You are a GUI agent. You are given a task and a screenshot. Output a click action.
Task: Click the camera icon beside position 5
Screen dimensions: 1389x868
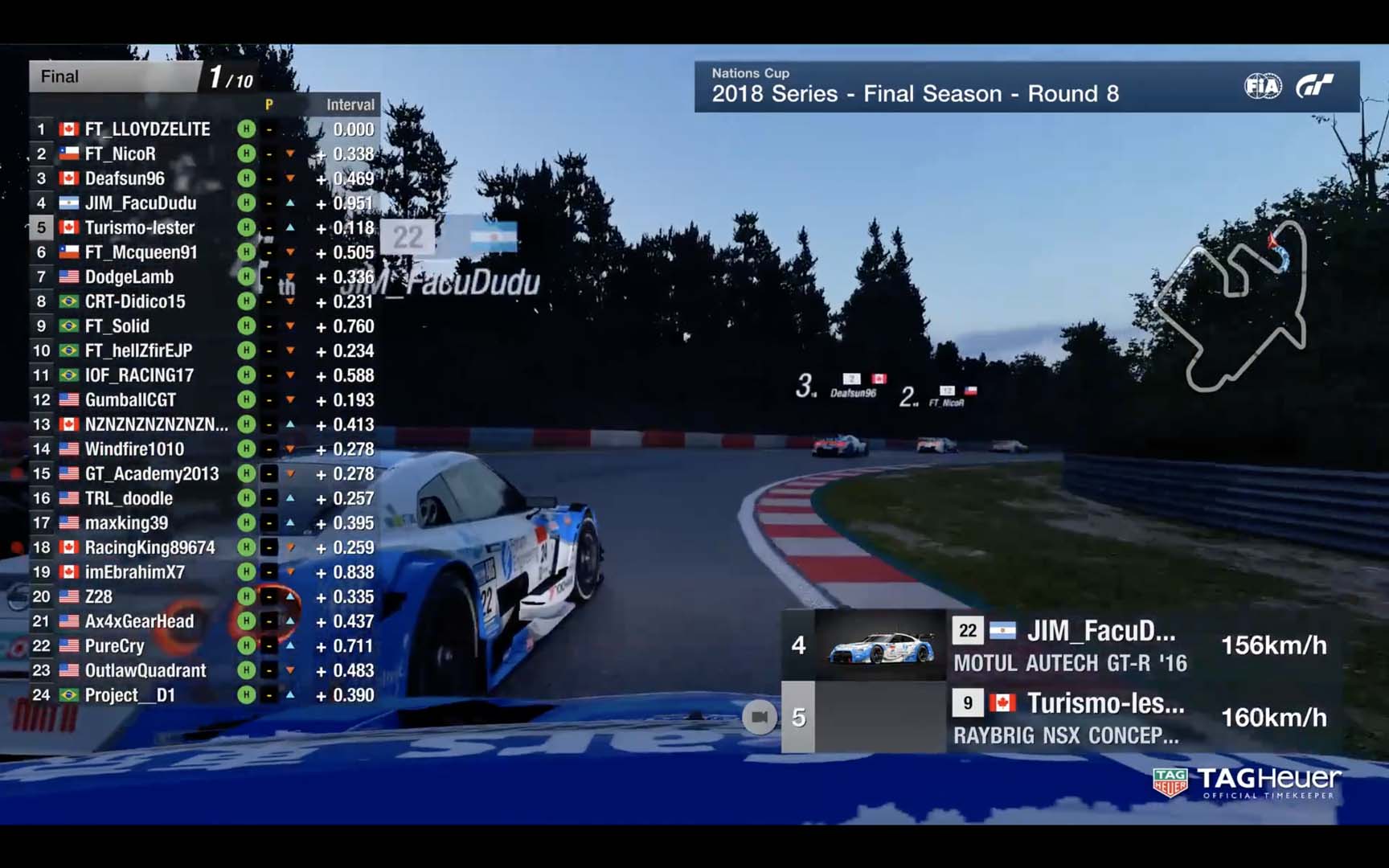point(760,717)
